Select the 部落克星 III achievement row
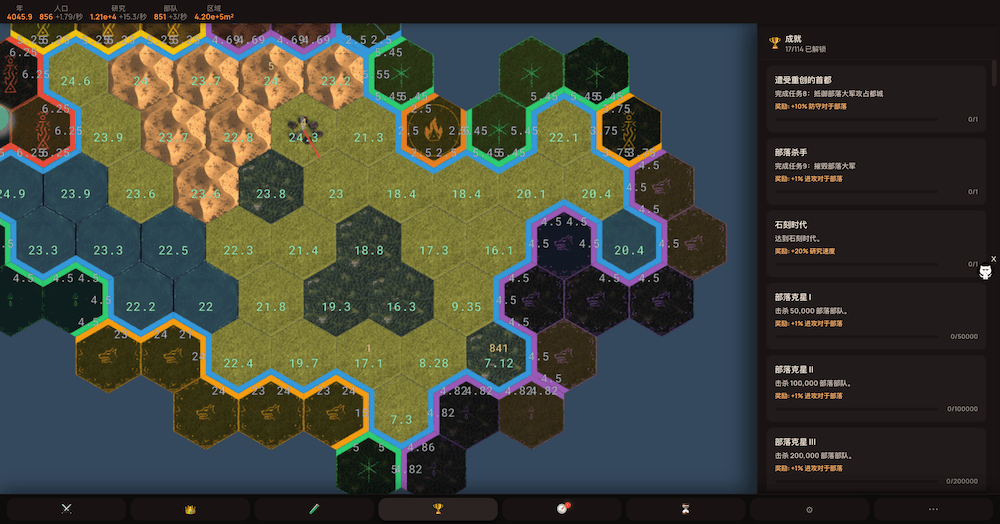Image resolution: width=1000 pixels, height=524 pixels. pos(874,457)
